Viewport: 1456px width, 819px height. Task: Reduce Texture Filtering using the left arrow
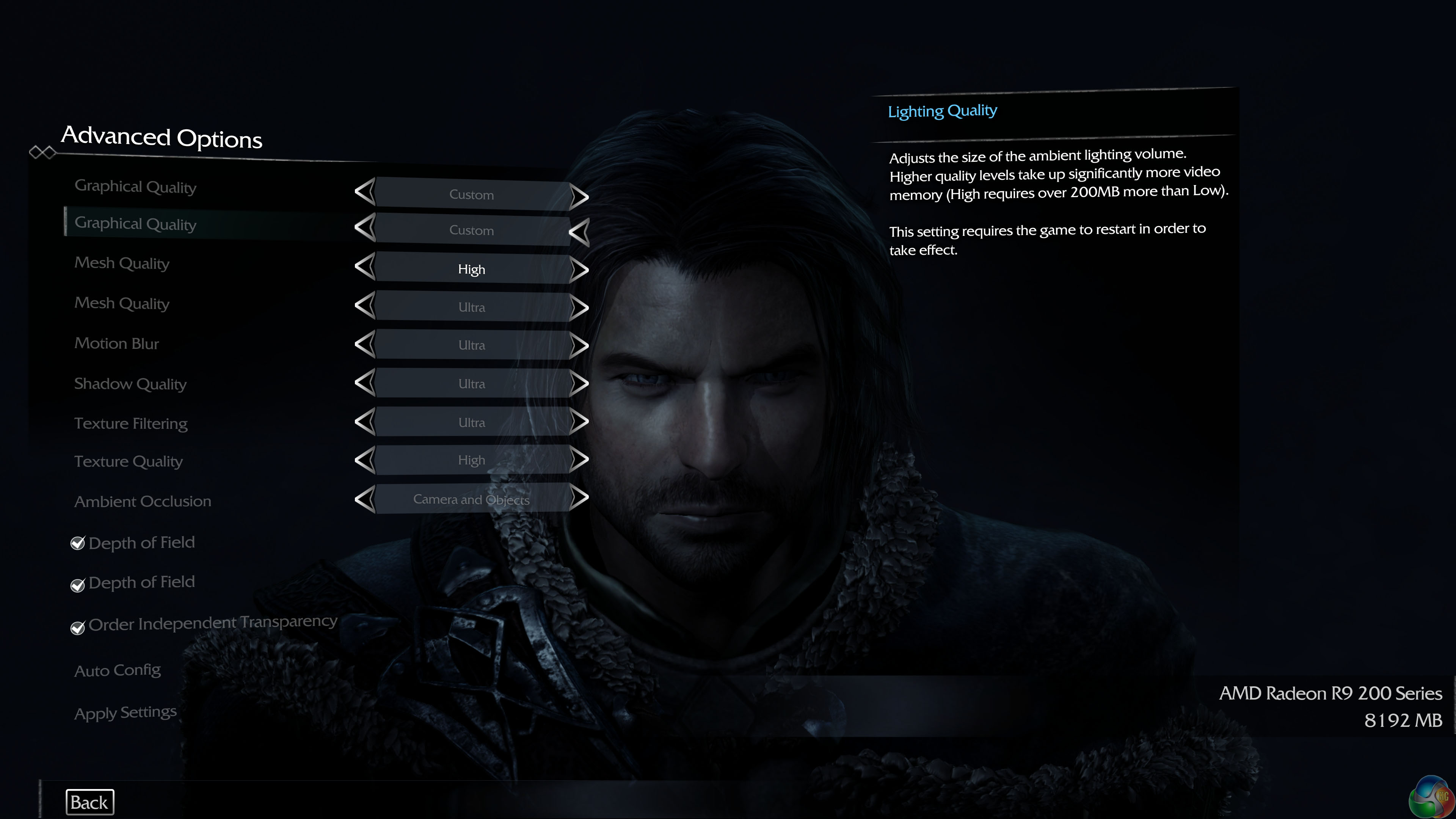pos(364,422)
